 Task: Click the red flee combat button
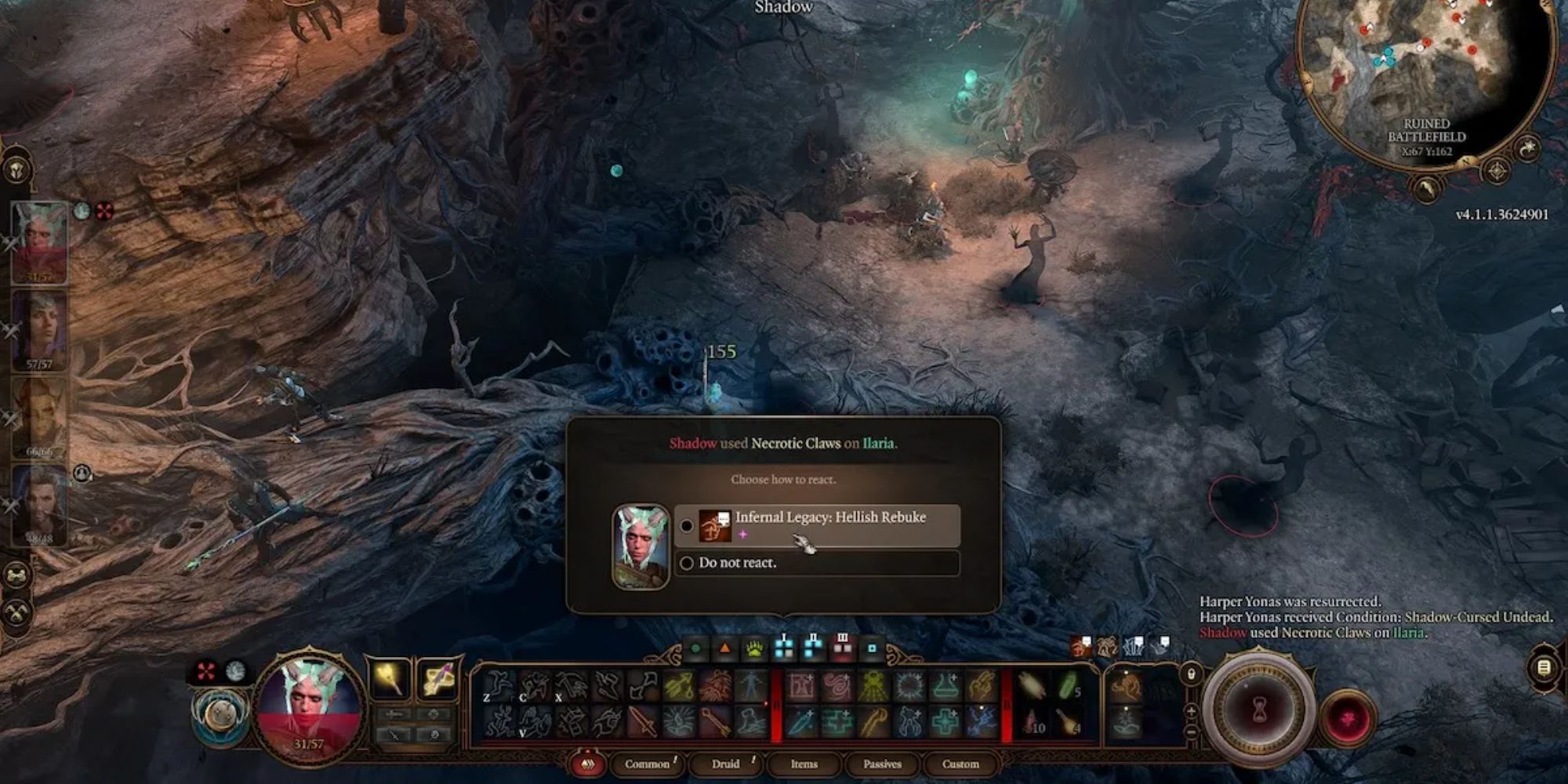(1348, 716)
